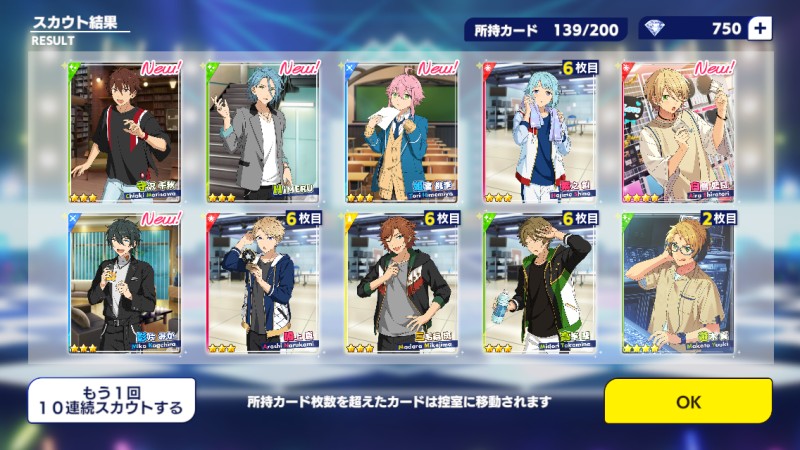
Task: Inspect the Midori Takamine card
Action: [539, 281]
